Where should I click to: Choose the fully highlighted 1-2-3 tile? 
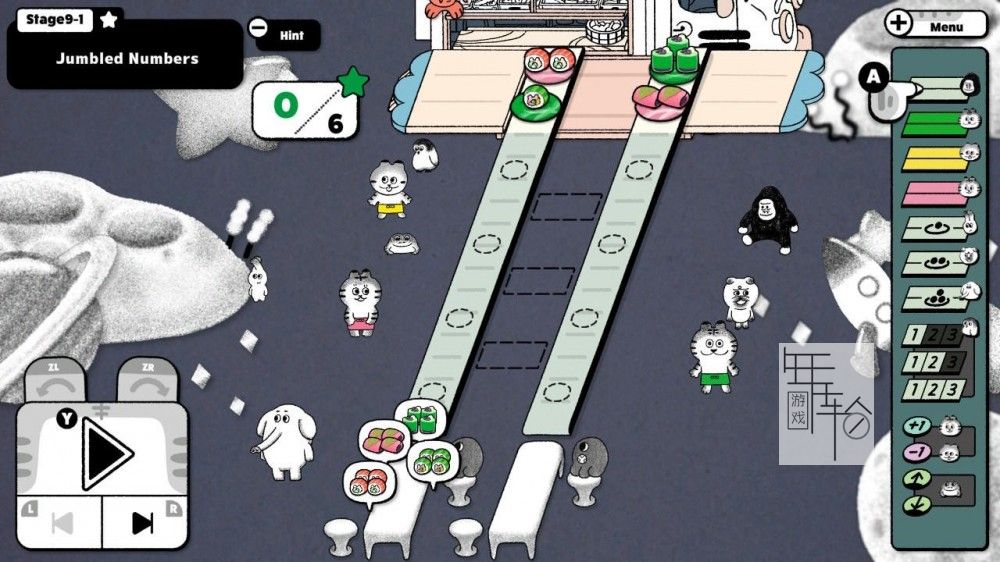point(933,389)
